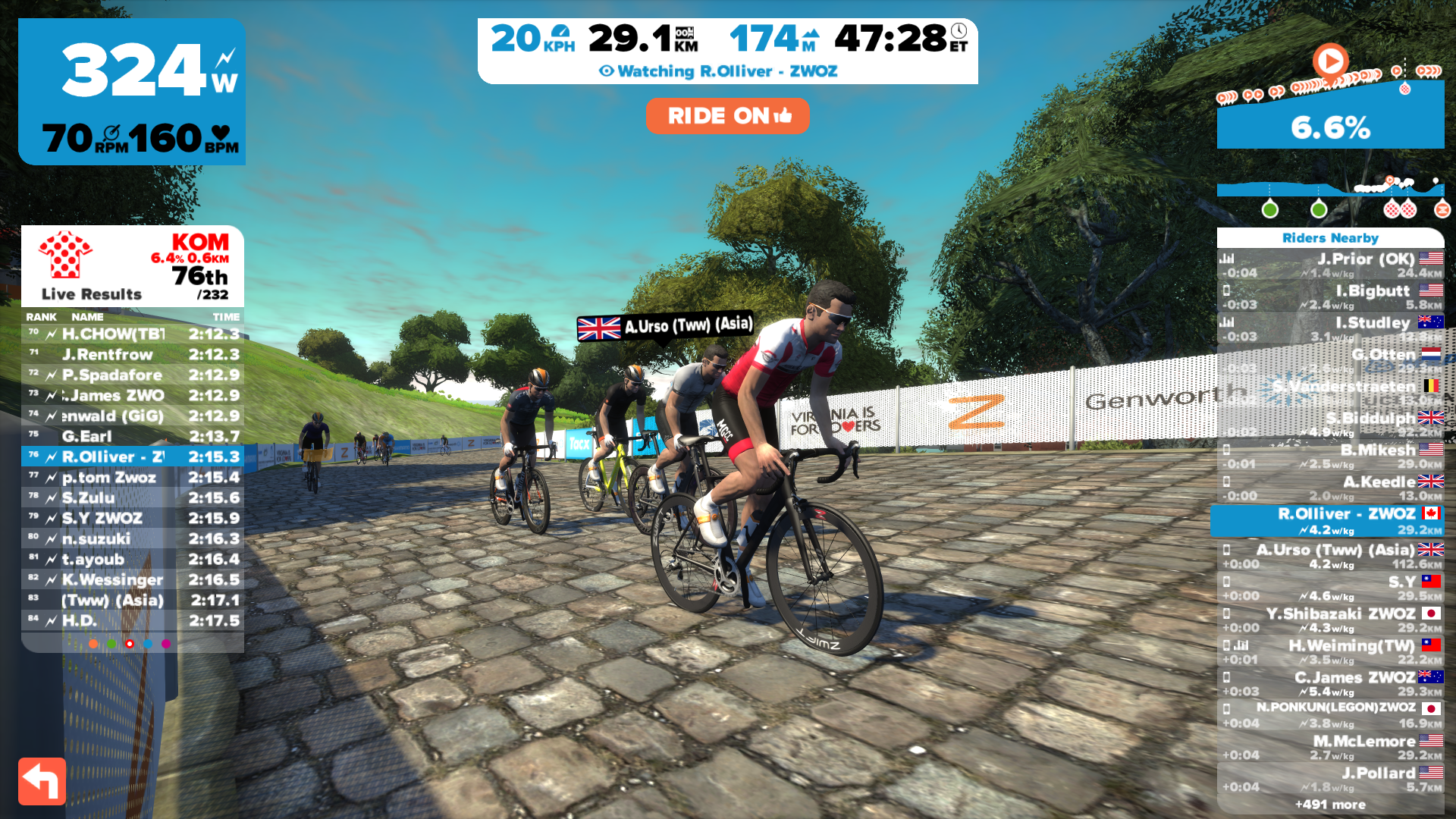Select C.James ZWOZ in rider list

1330,684
